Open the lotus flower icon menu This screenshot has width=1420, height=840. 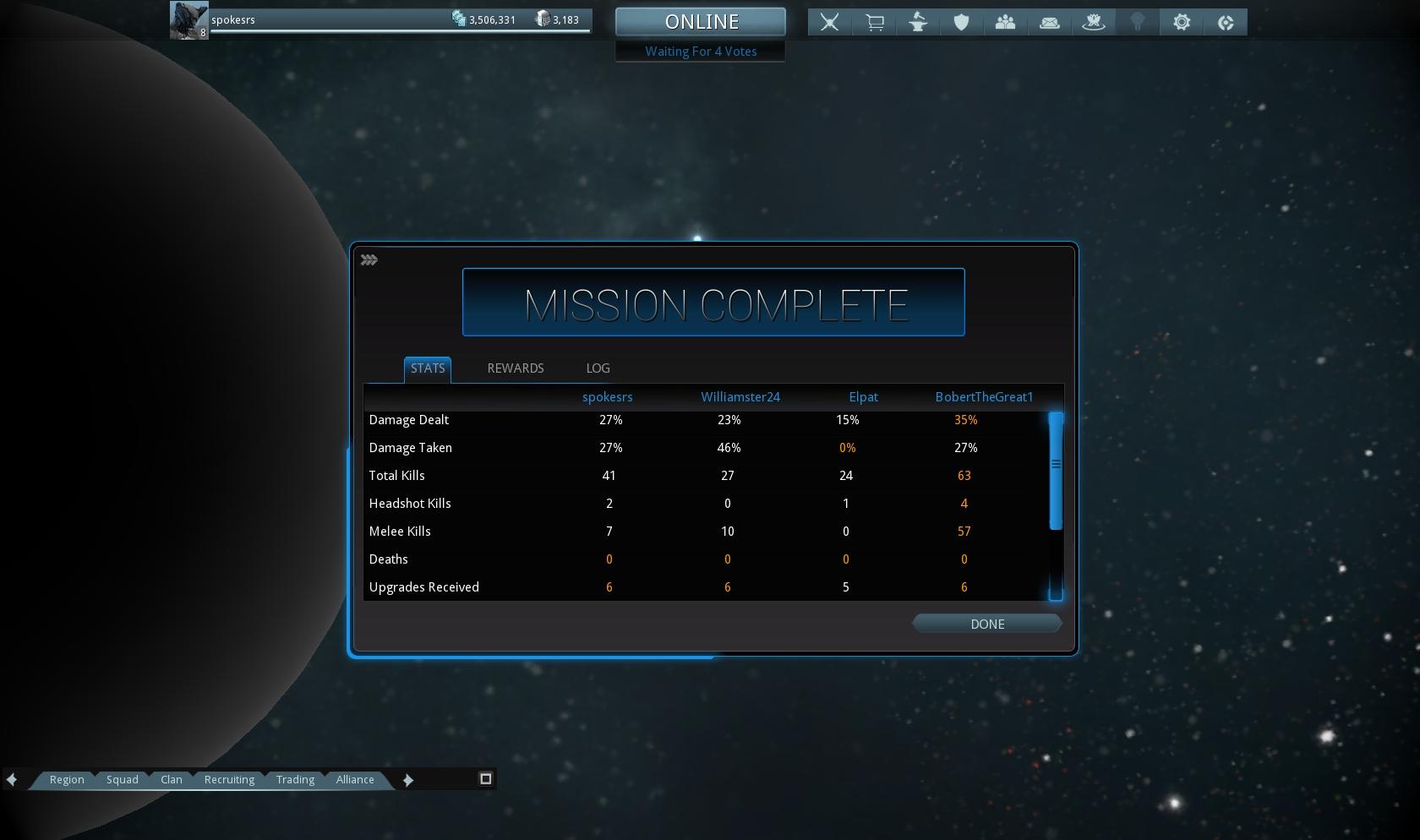pyautogui.click(x=1094, y=23)
